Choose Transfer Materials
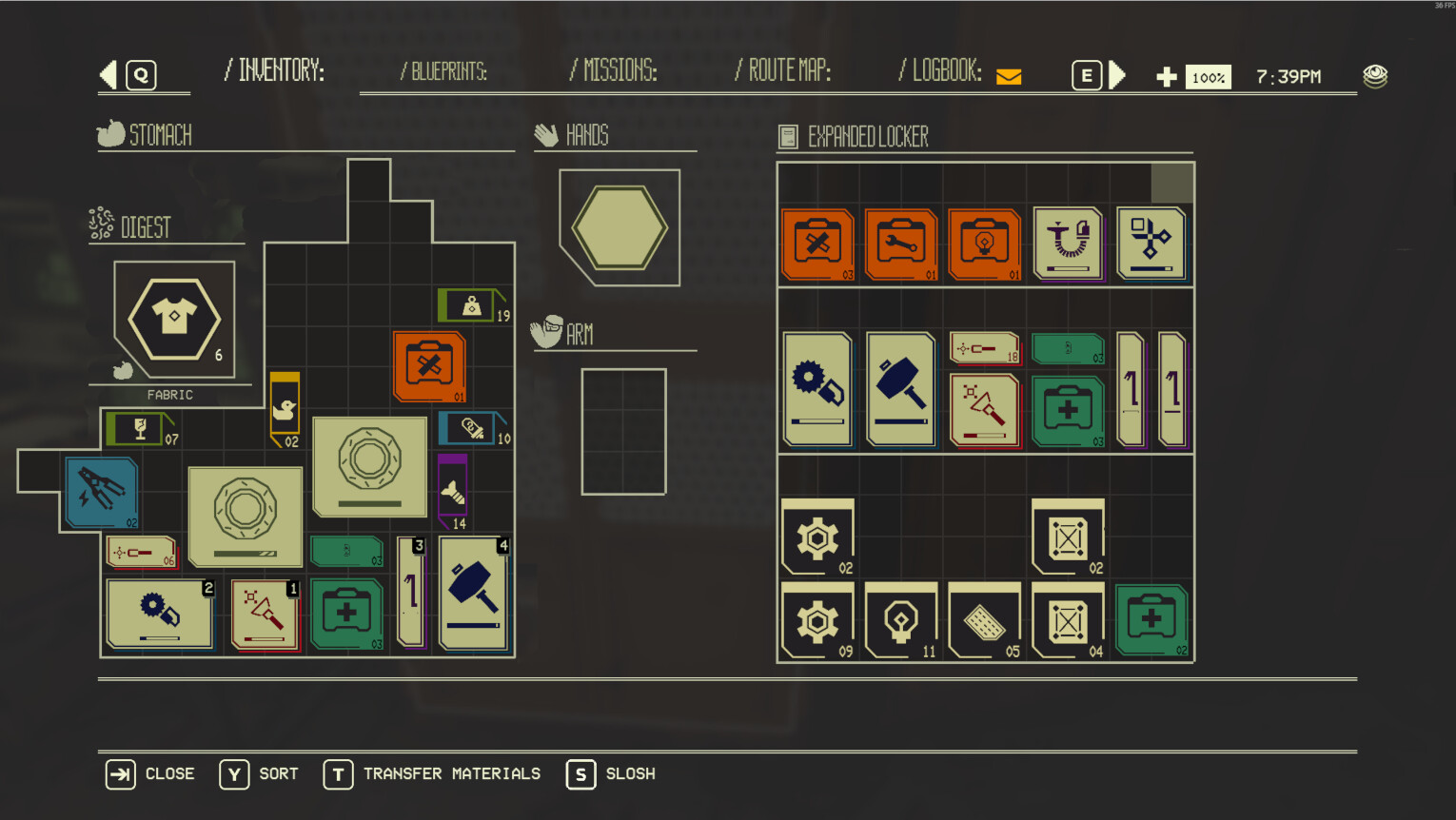1456x820 pixels. pyautogui.click(x=433, y=774)
